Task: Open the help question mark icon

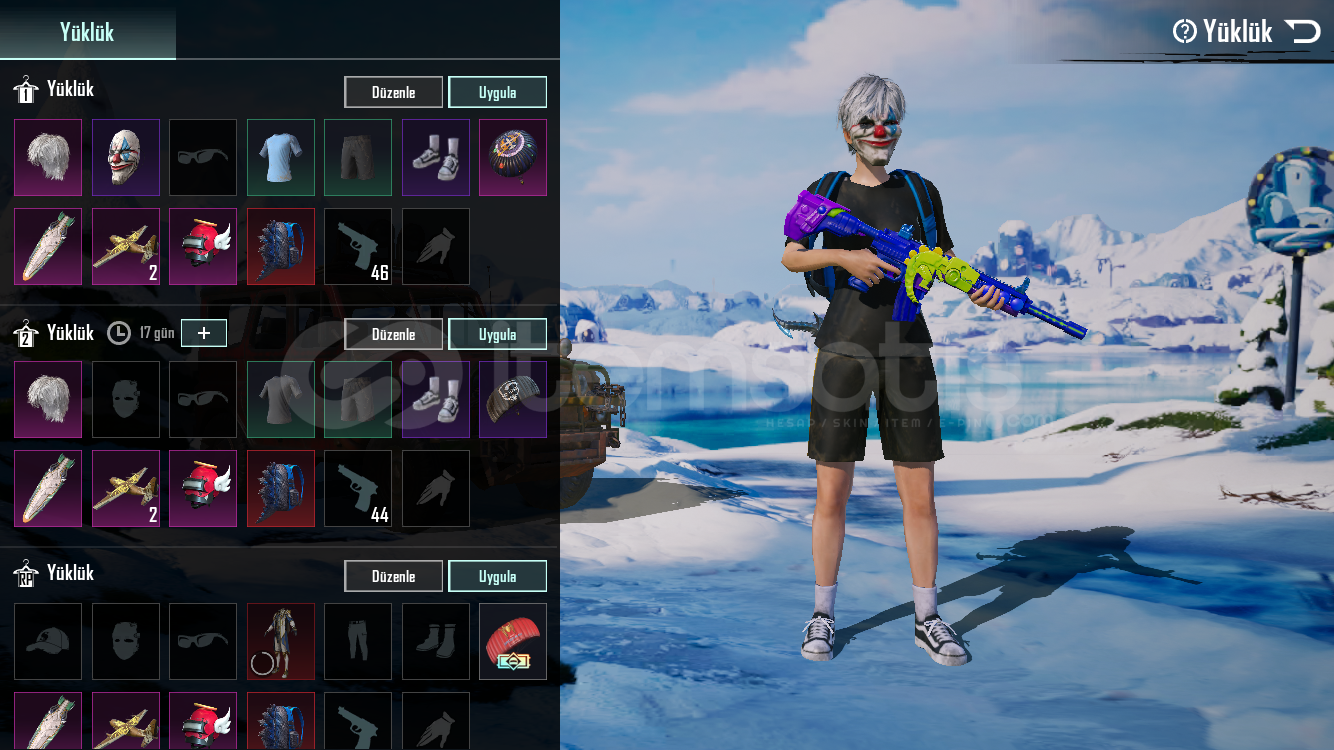Action: tap(1184, 32)
